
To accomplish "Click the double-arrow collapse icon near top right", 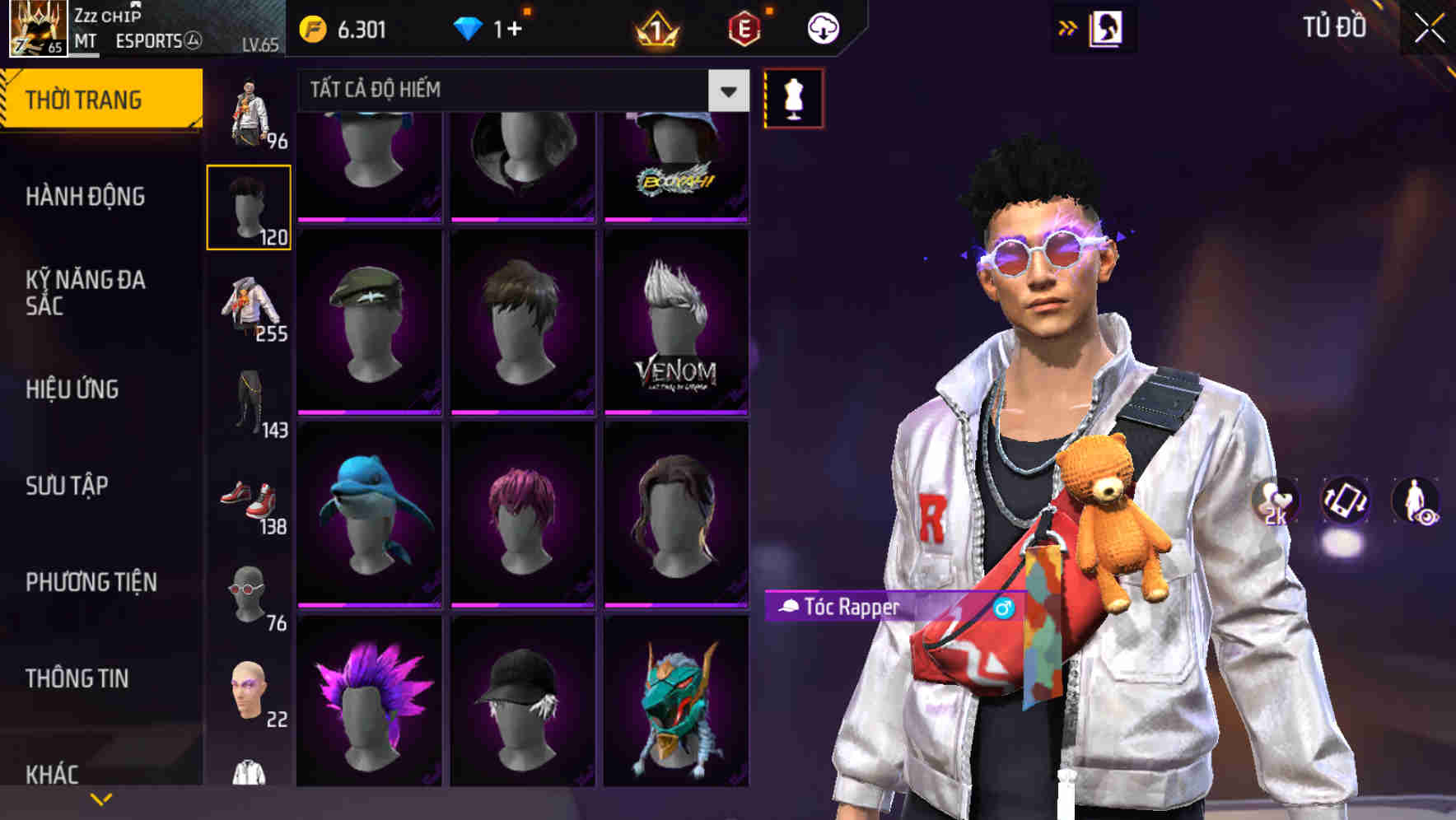I will click(x=1068, y=26).
